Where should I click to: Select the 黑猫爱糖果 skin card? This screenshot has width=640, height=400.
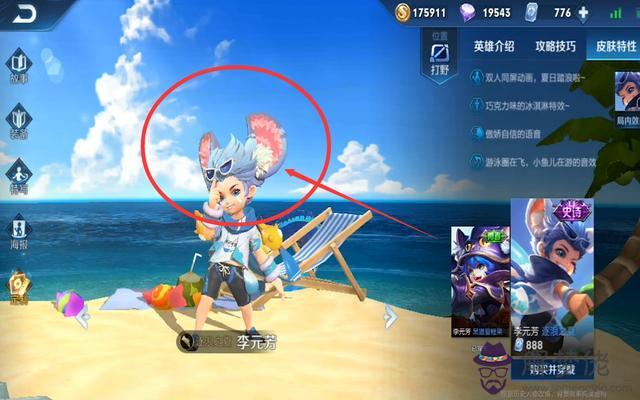pyautogui.click(x=472, y=280)
